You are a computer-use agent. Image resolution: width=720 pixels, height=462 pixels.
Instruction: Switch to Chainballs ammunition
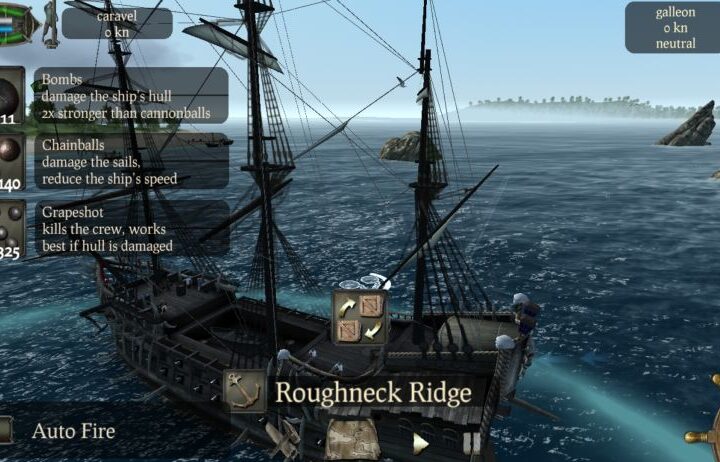pyautogui.click(x=12, y=160)
